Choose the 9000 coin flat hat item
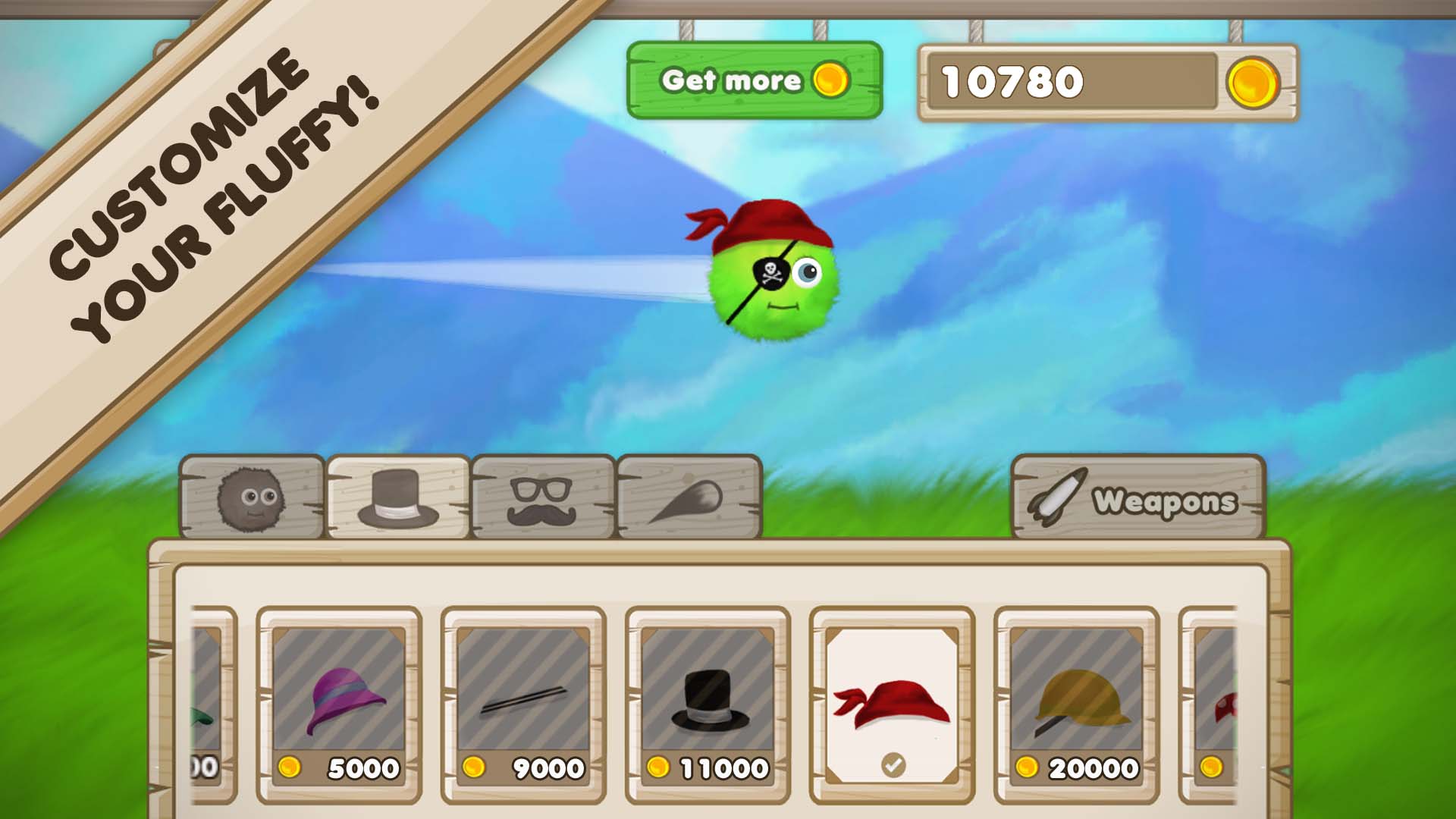The width and height of the screenshot is (1456, 819). [523, 705]
